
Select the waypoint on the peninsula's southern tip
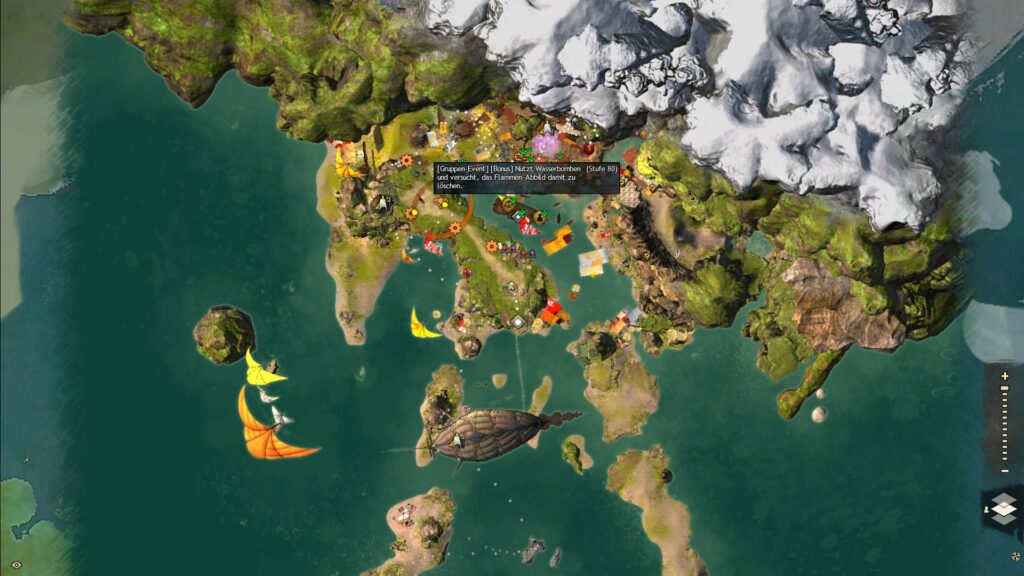point(518,322)
